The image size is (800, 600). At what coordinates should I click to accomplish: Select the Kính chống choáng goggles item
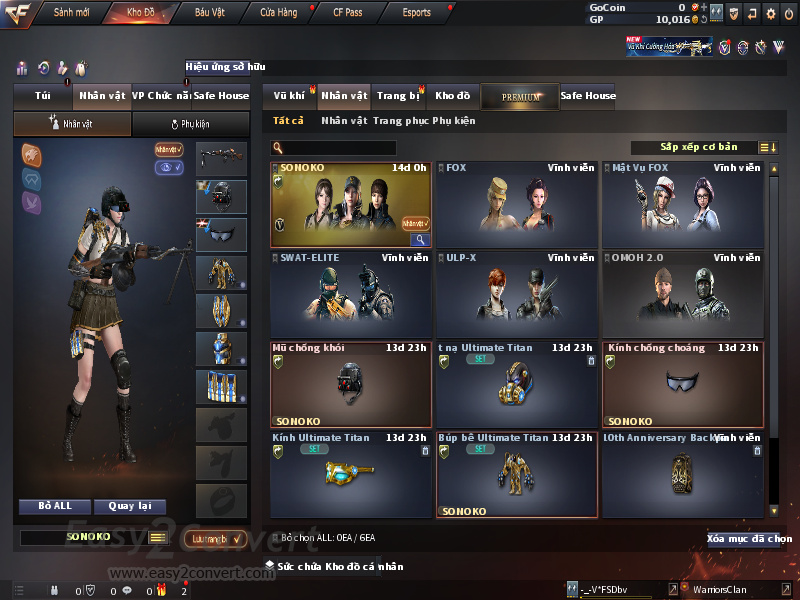(x=683, y=384)
